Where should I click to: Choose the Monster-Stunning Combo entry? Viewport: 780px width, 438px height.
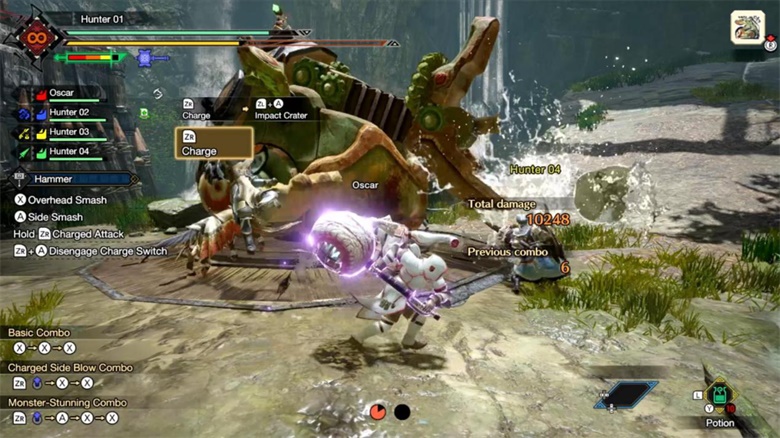click(67, 402)
